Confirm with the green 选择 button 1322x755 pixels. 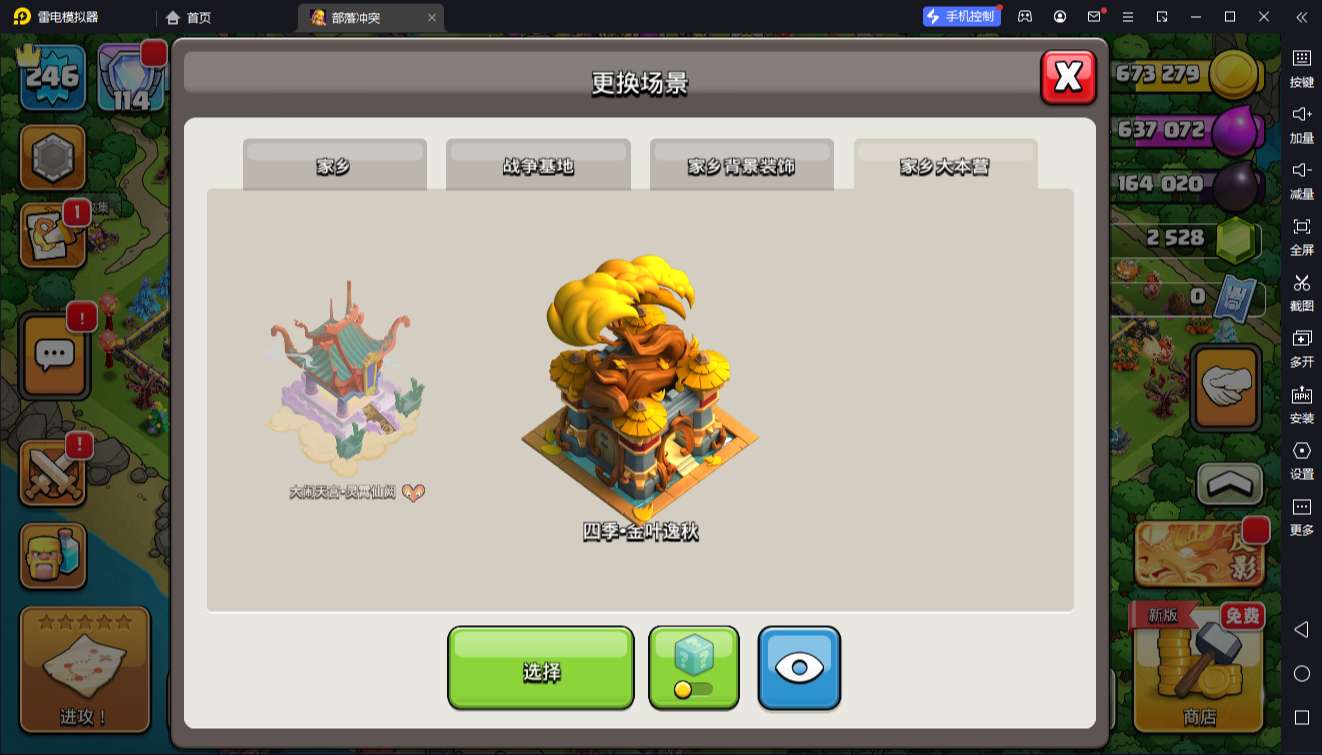point(540,668)
